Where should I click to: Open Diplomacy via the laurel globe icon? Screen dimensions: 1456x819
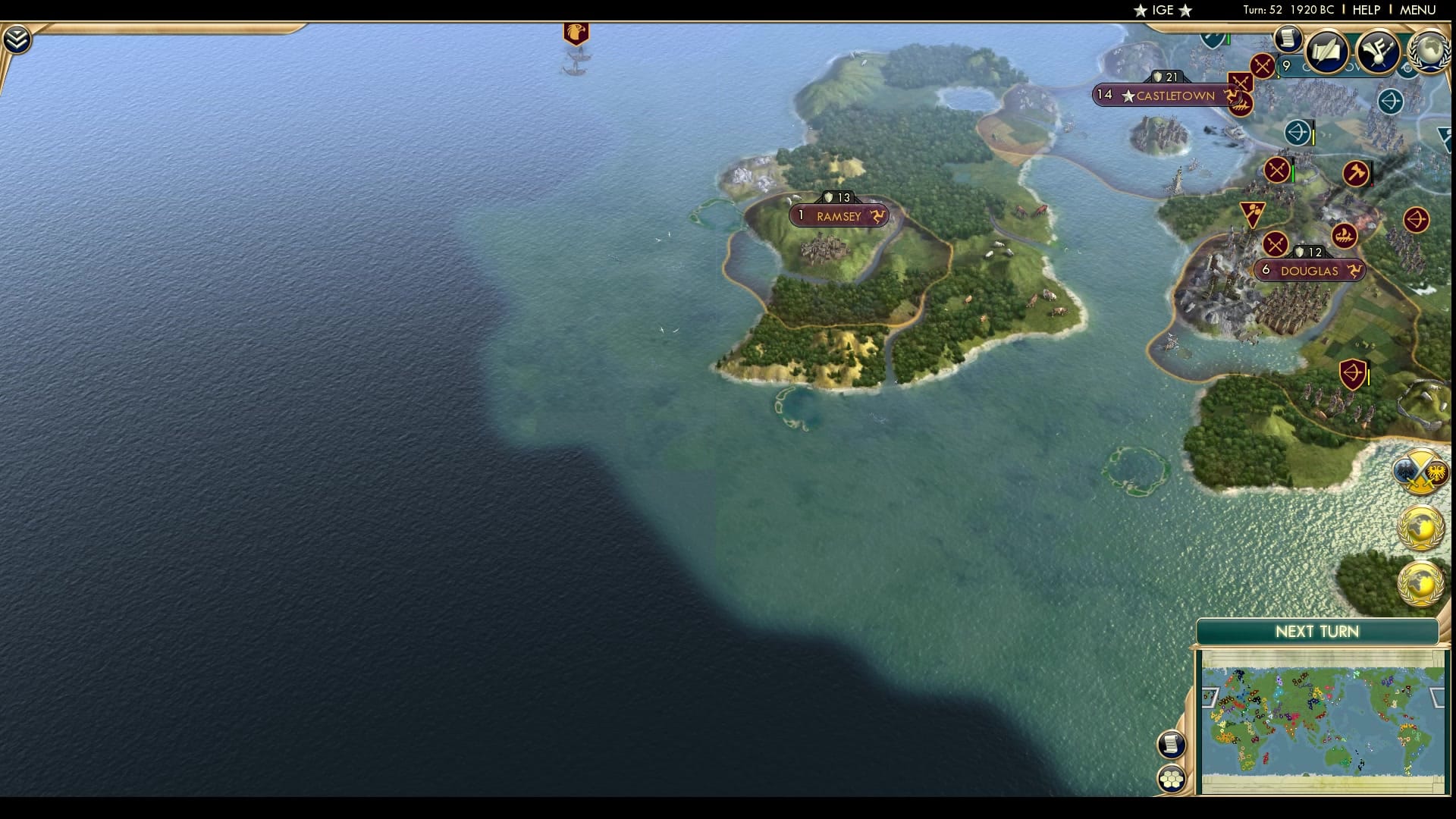coord(1430,52)
